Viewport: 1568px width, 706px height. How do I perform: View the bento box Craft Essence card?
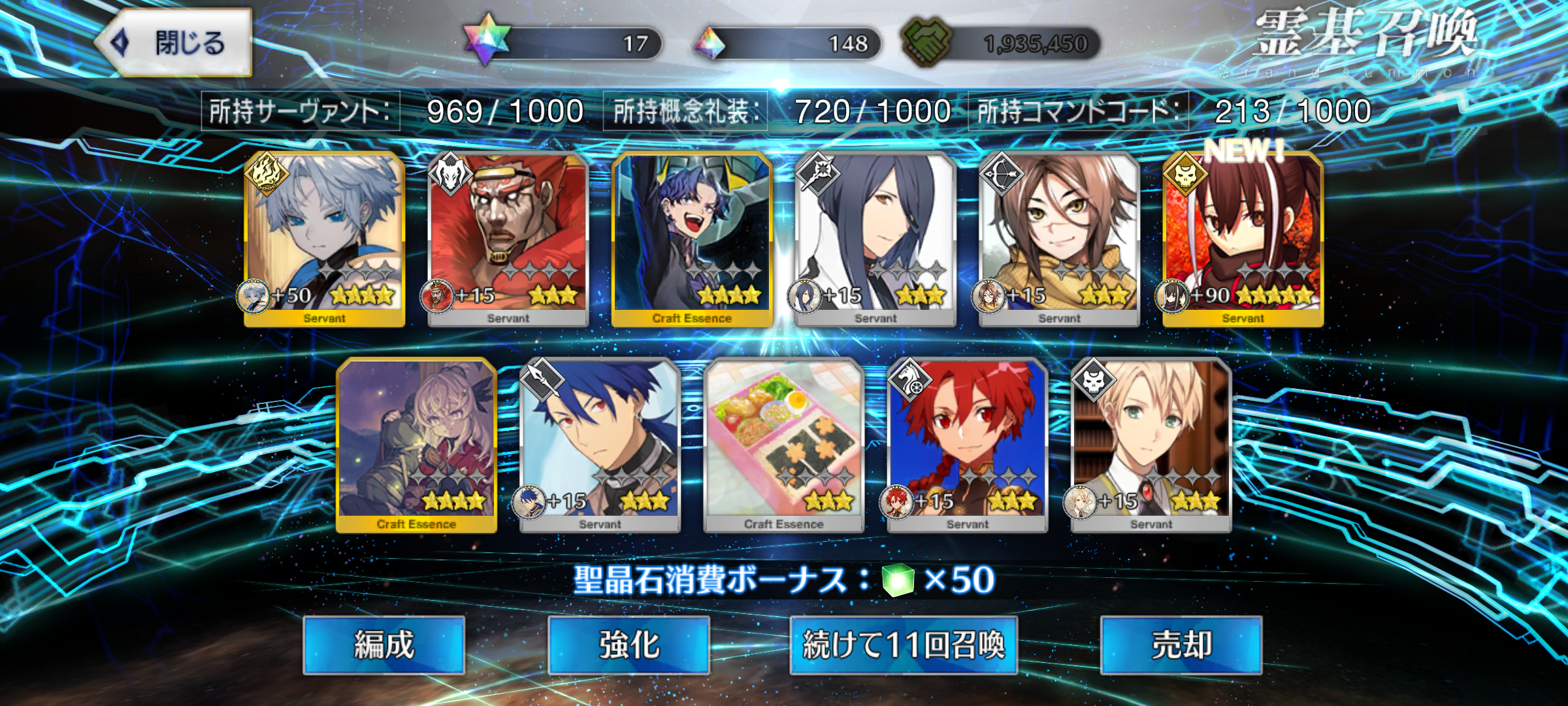tap(783, 445)
